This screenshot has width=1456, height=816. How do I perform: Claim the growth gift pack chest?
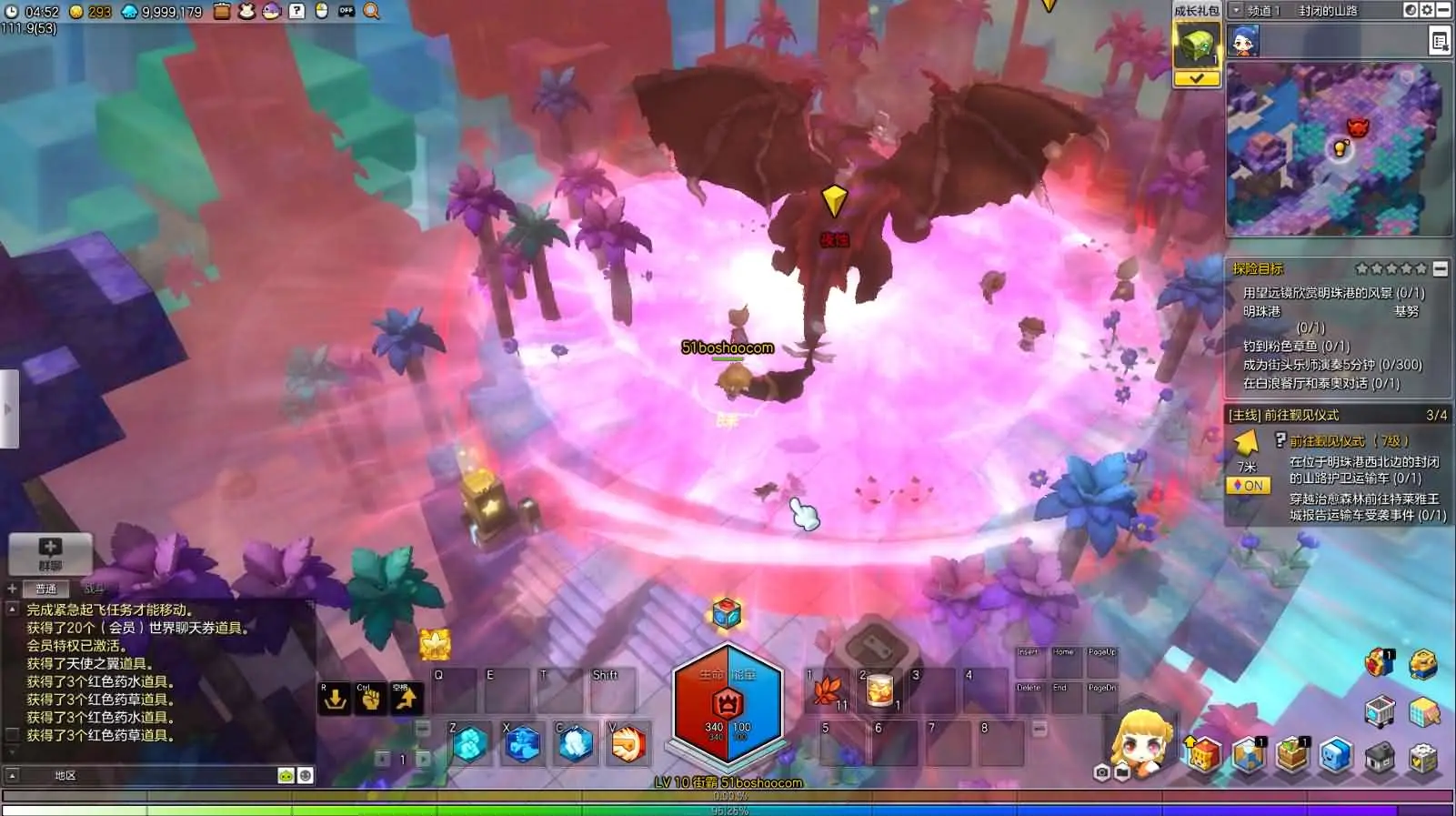click(1196, 45)
